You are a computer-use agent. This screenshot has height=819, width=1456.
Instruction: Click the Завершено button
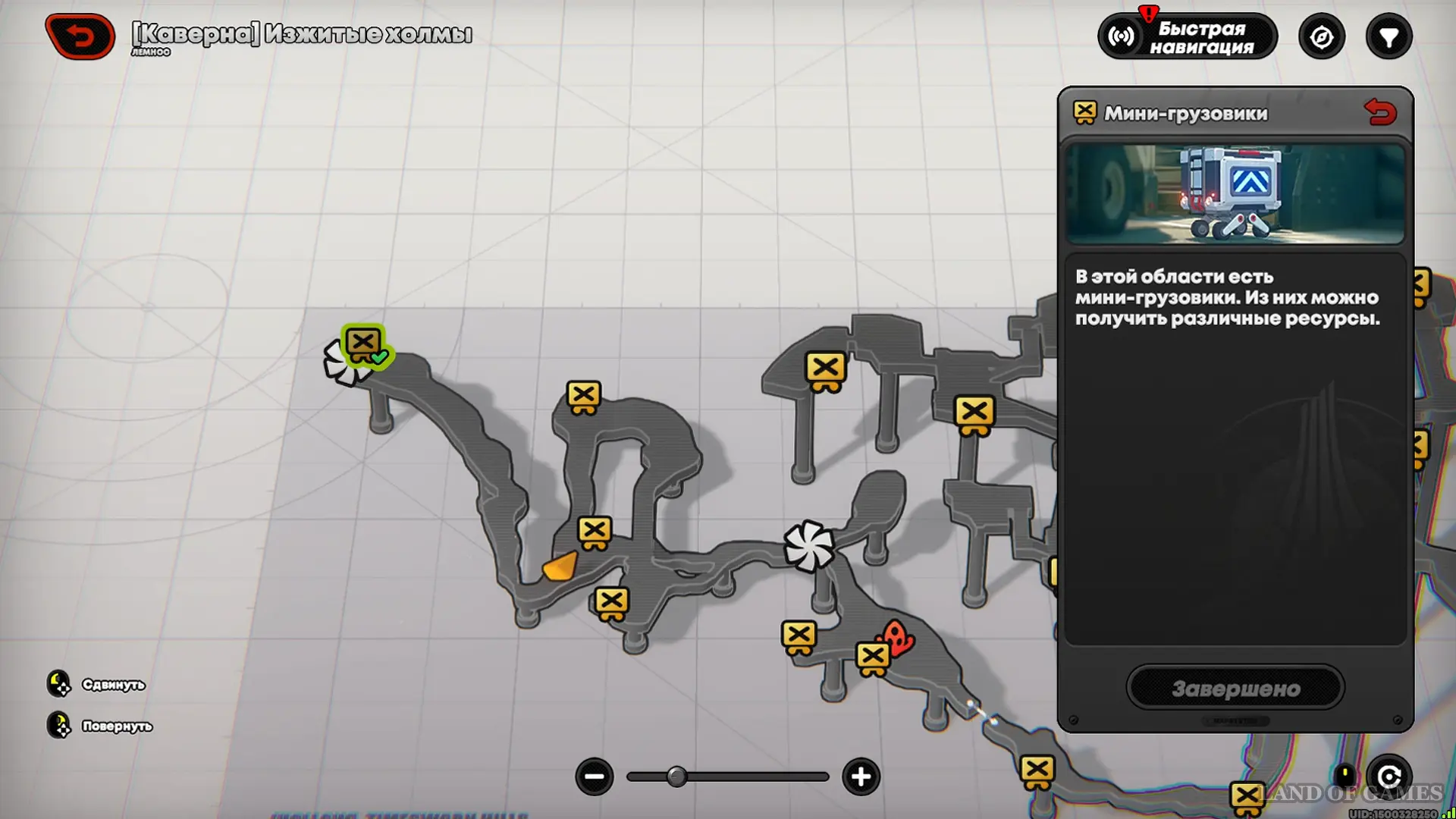click(1235, 688)
